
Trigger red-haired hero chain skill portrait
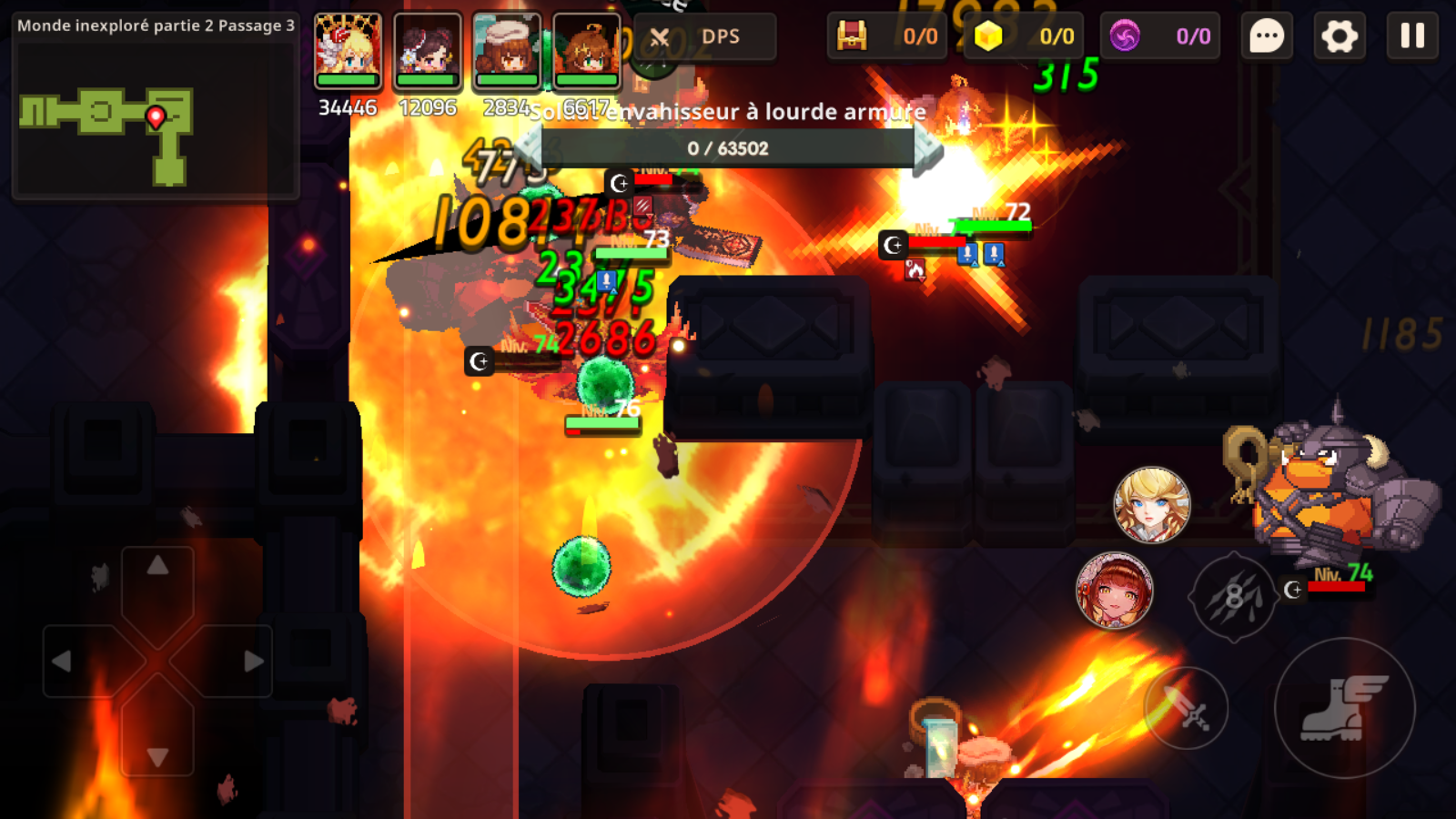[1115, 591]
